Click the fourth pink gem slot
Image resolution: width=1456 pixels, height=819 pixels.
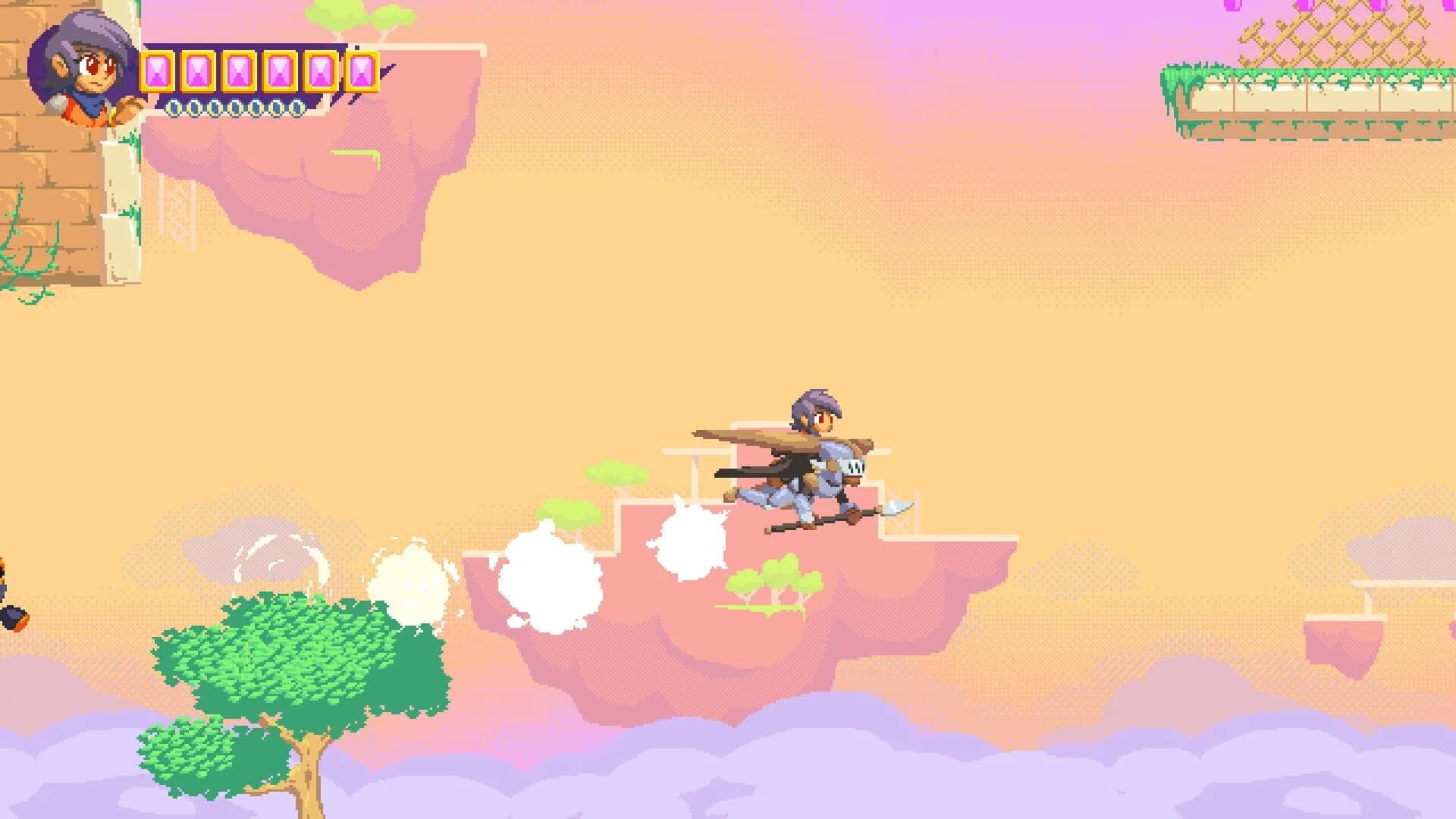pos(280,71)
